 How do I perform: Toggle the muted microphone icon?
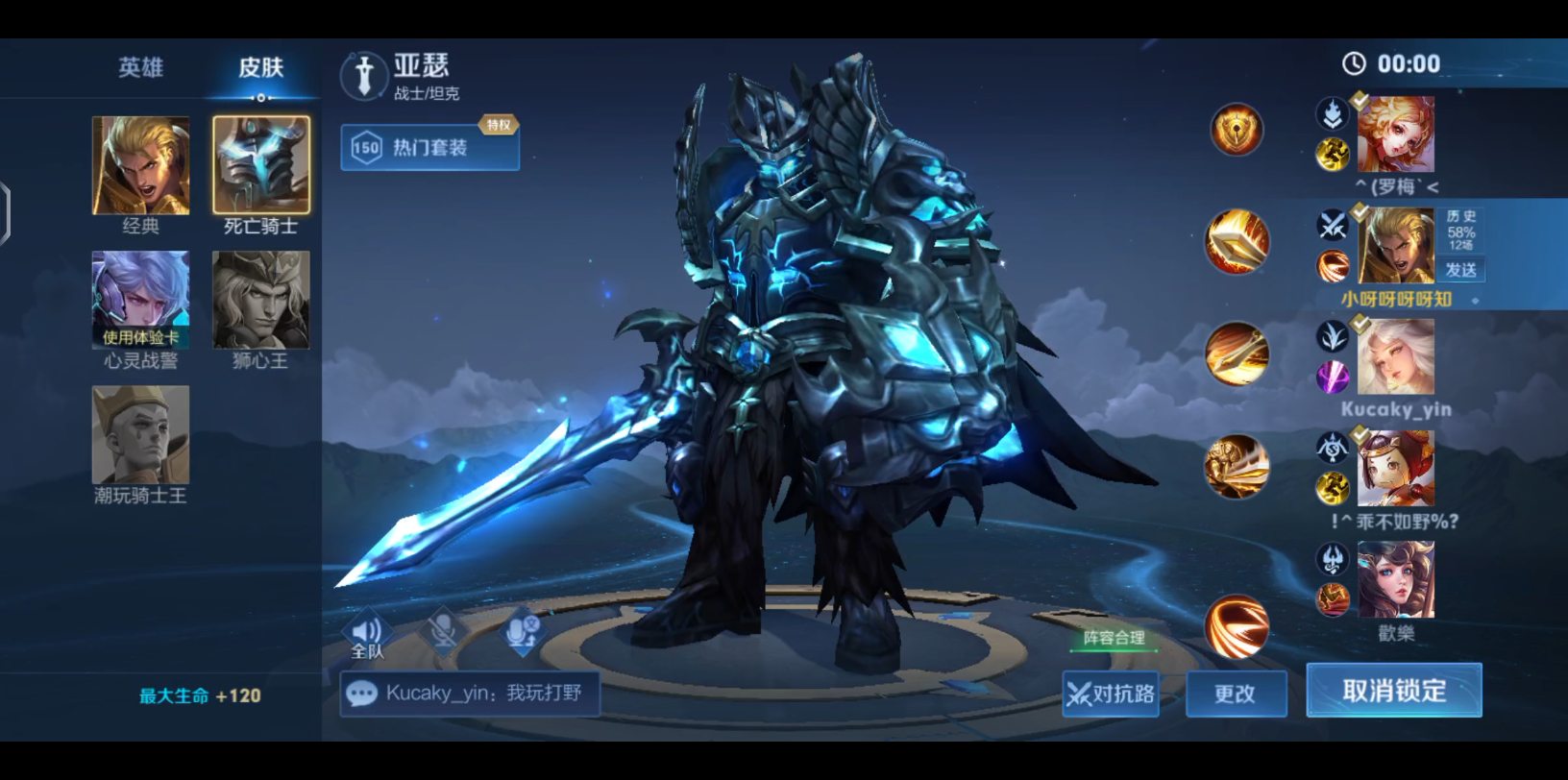pos(443,631)
